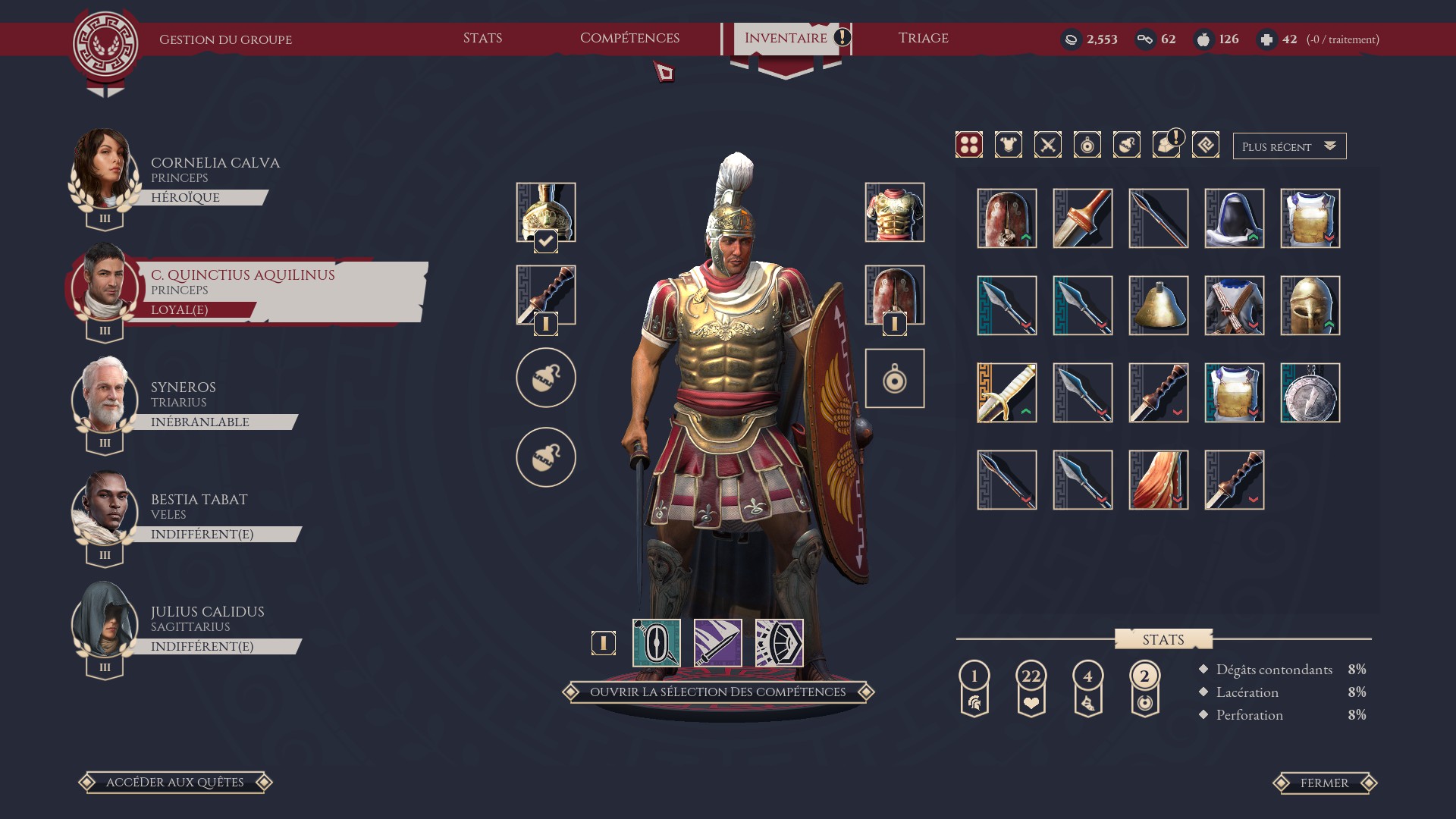Filter inventory by armor category
1456x819 pixels.
pyautogui.click(x=1009, y=145)
